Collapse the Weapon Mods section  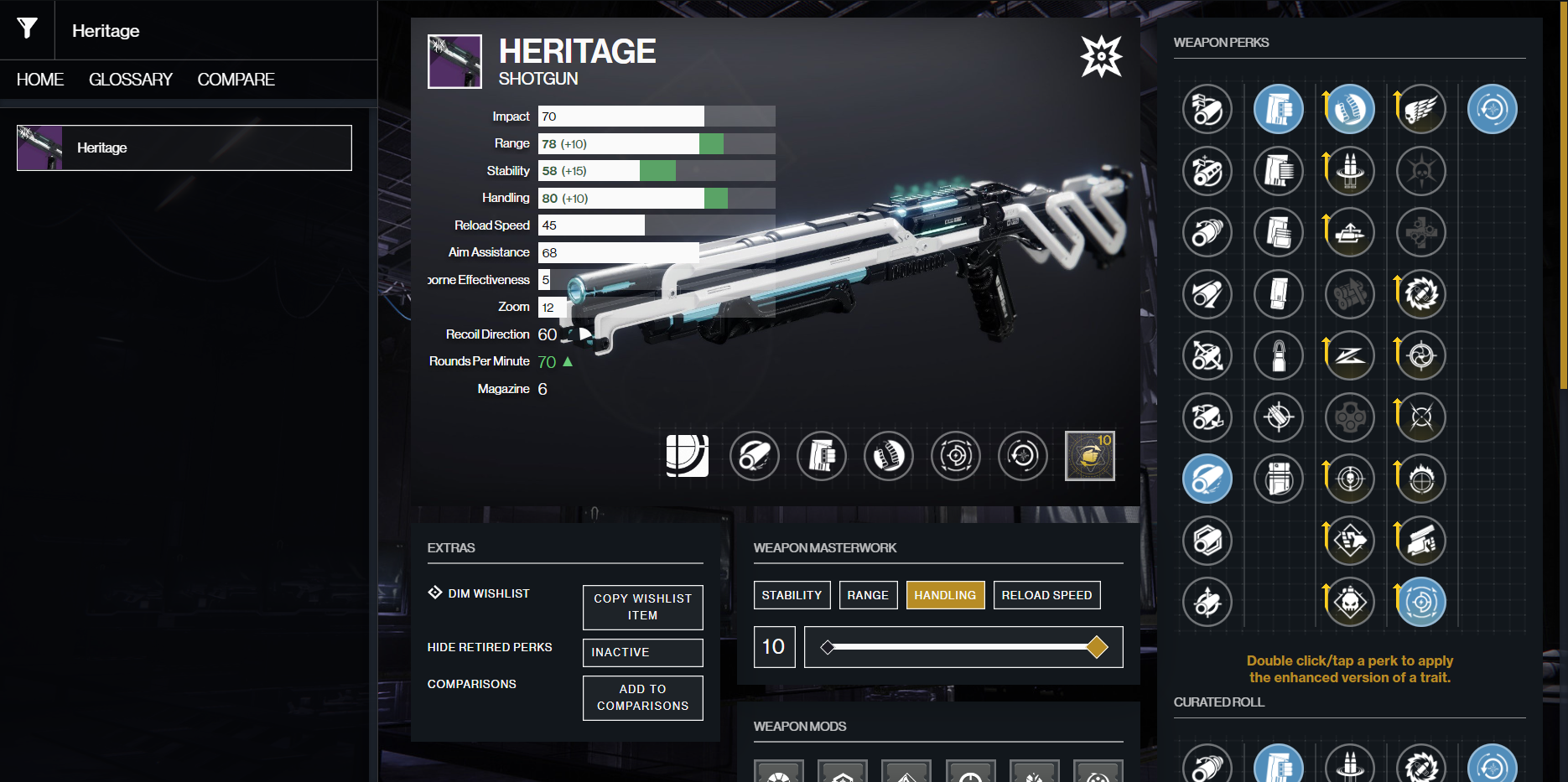[802, 726]
